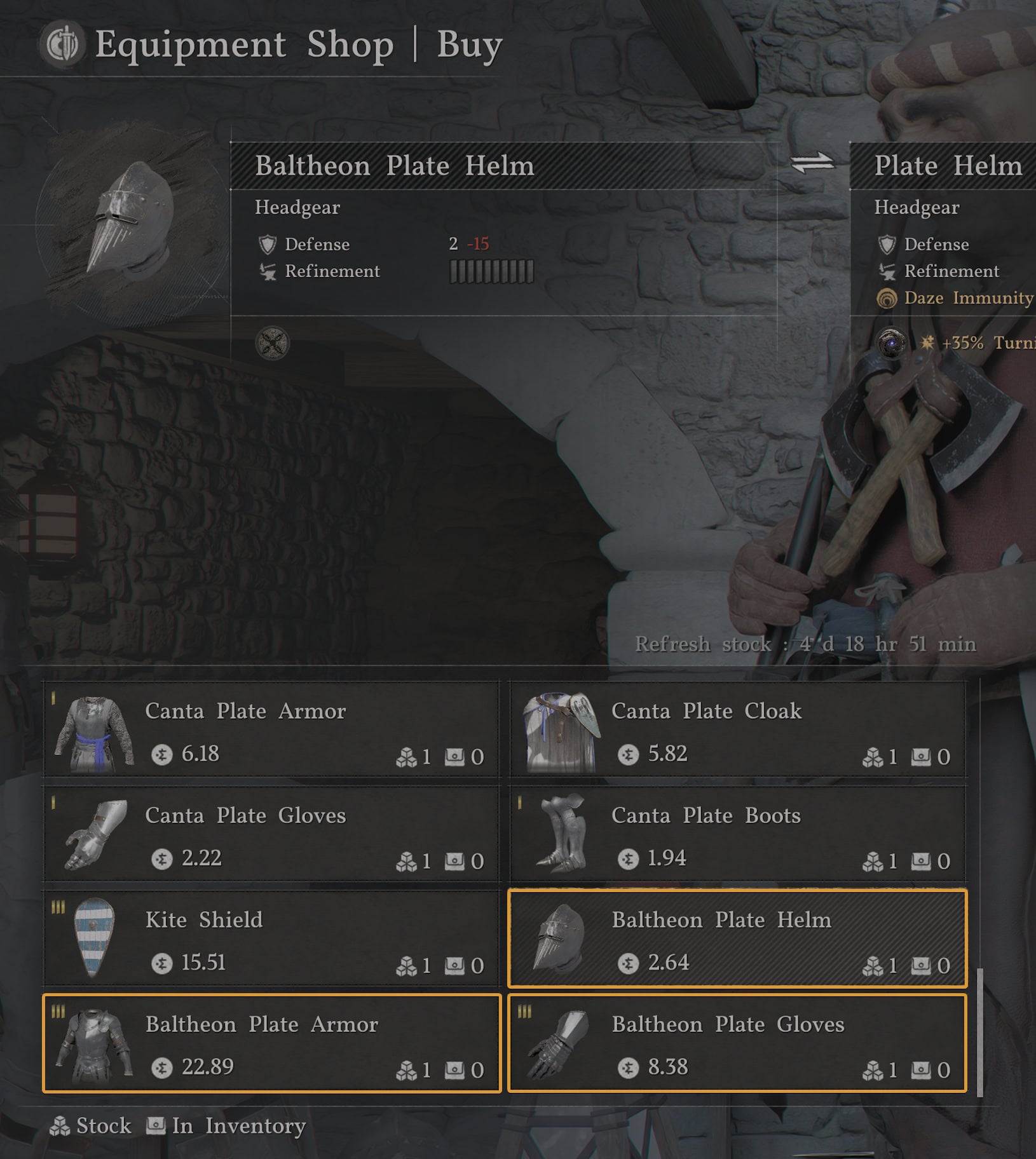Click the Equipment Shop emblem icon
1036x1159 pixels.
tap(62, 44)
